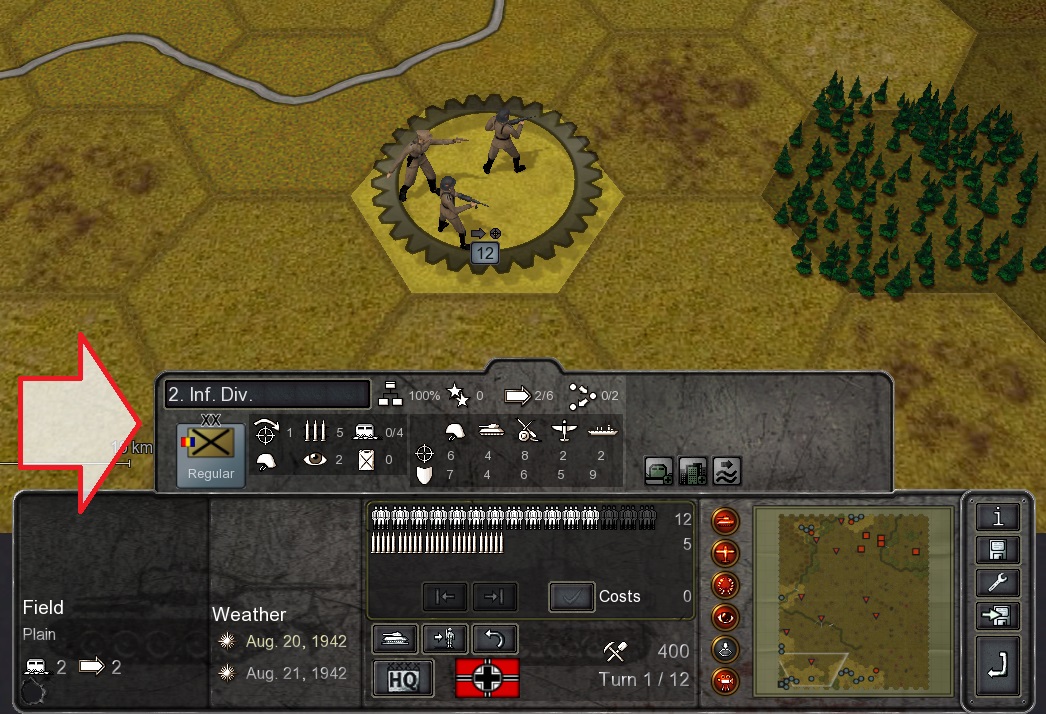The width and height of the screenshot is (1046, 714).
Task: Click the arrow-to-left-bar stepper button
Action: point(445,597)
